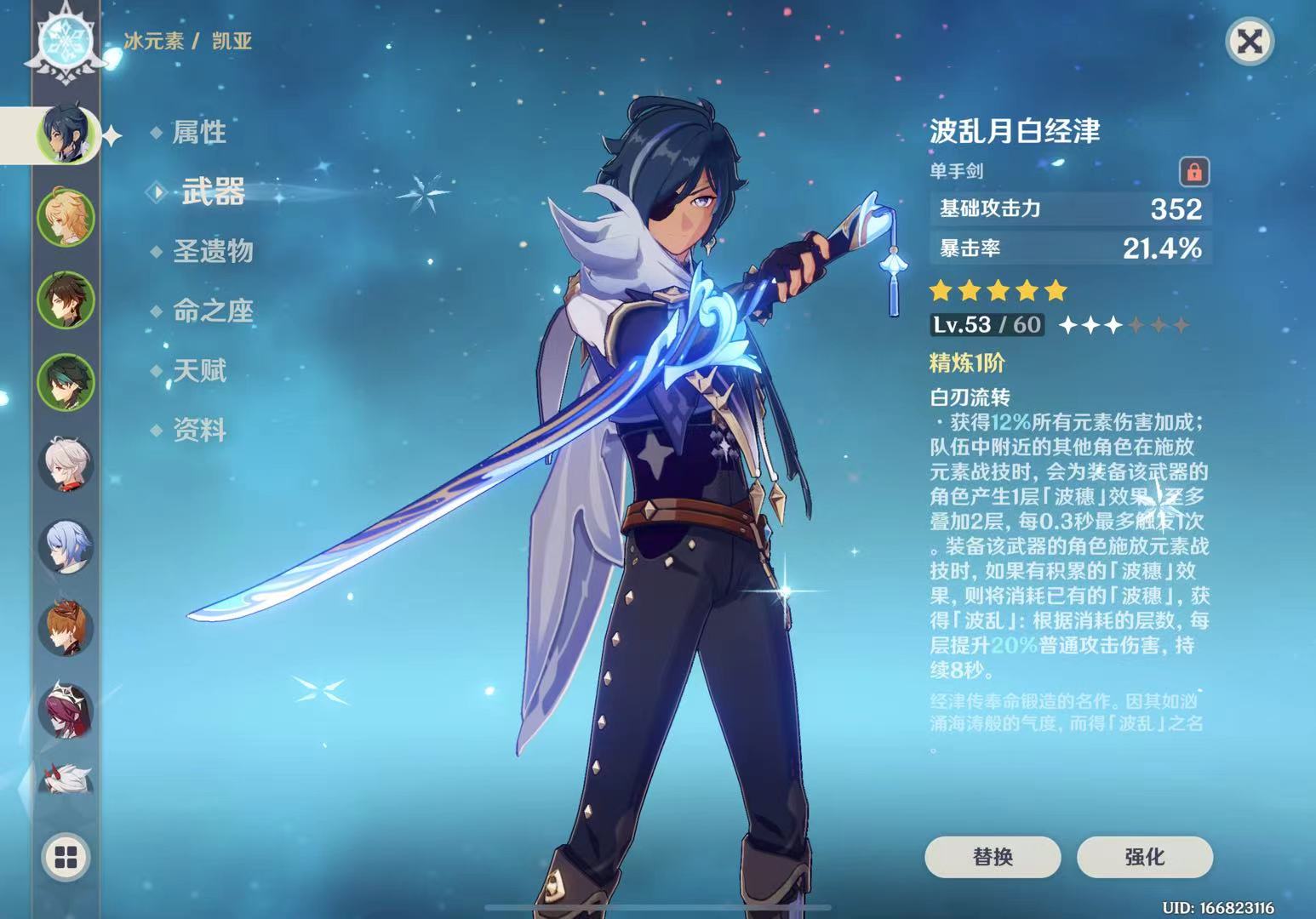Choose the blond-haired character portrait
Image resolution: width=1316 pixels, height=919 pixels.
(x=66, y=217)
